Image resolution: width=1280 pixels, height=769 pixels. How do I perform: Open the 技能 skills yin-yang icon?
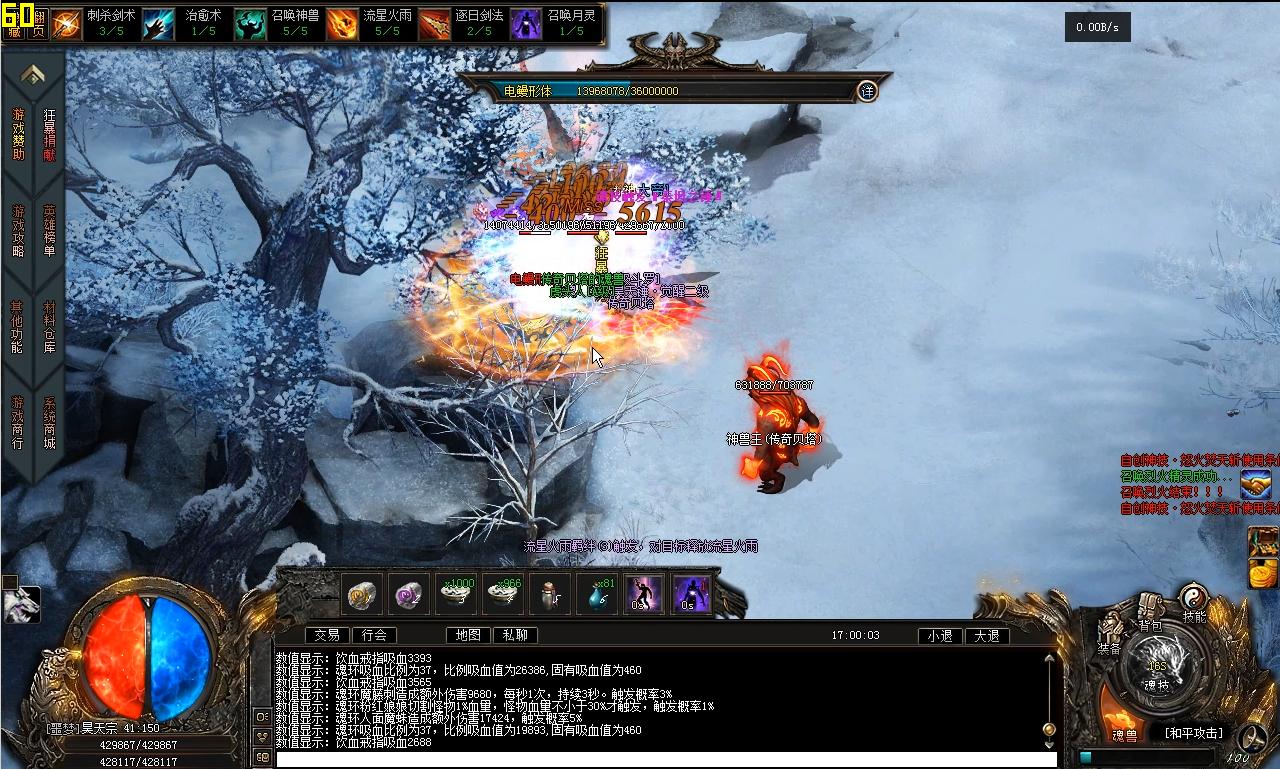[x=1194, y=603]
